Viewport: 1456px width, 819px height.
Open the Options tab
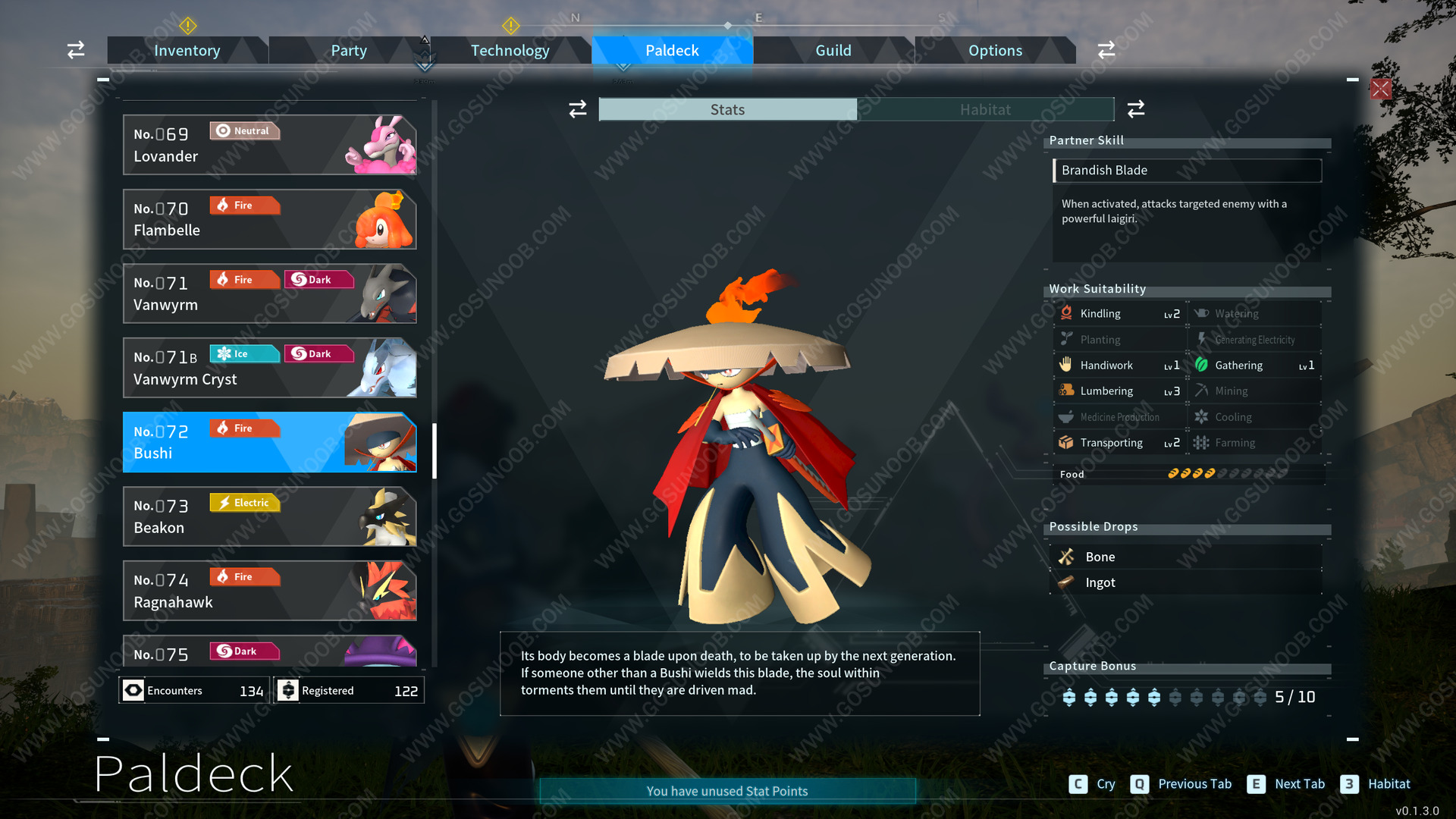995,51
